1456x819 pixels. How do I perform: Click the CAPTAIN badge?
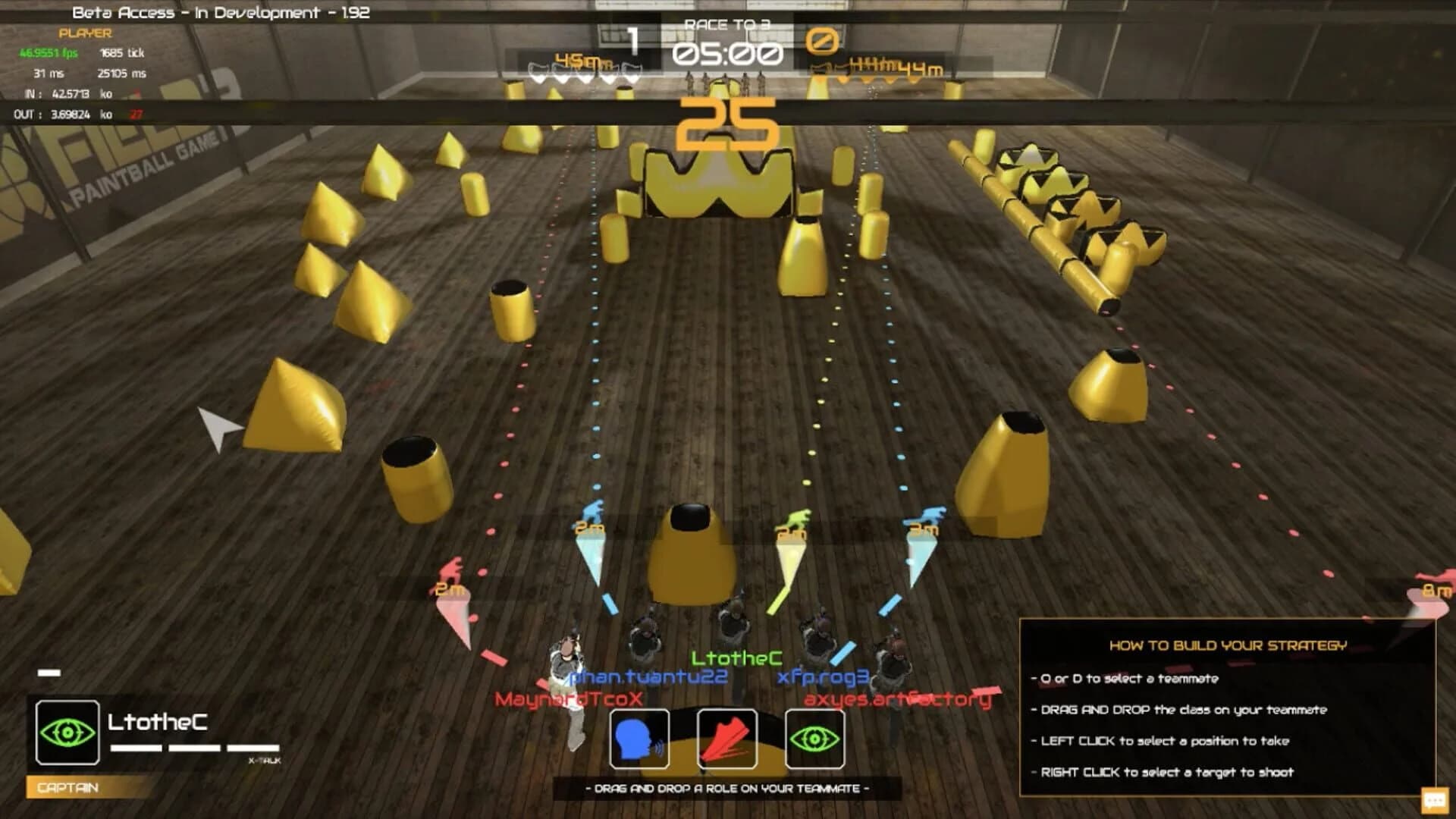(68, 789)
